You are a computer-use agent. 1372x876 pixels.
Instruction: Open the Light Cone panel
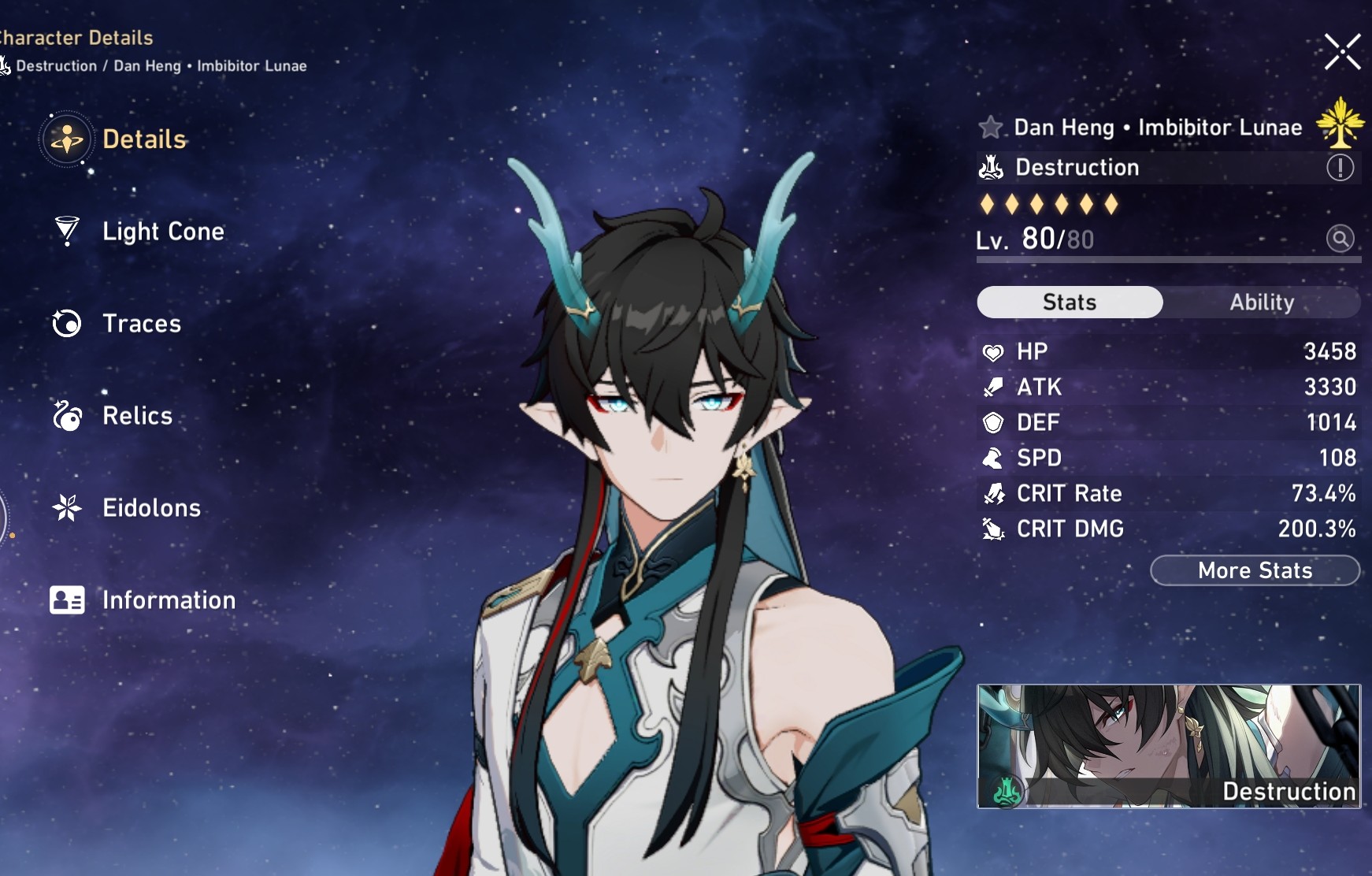tap(161, 232)
